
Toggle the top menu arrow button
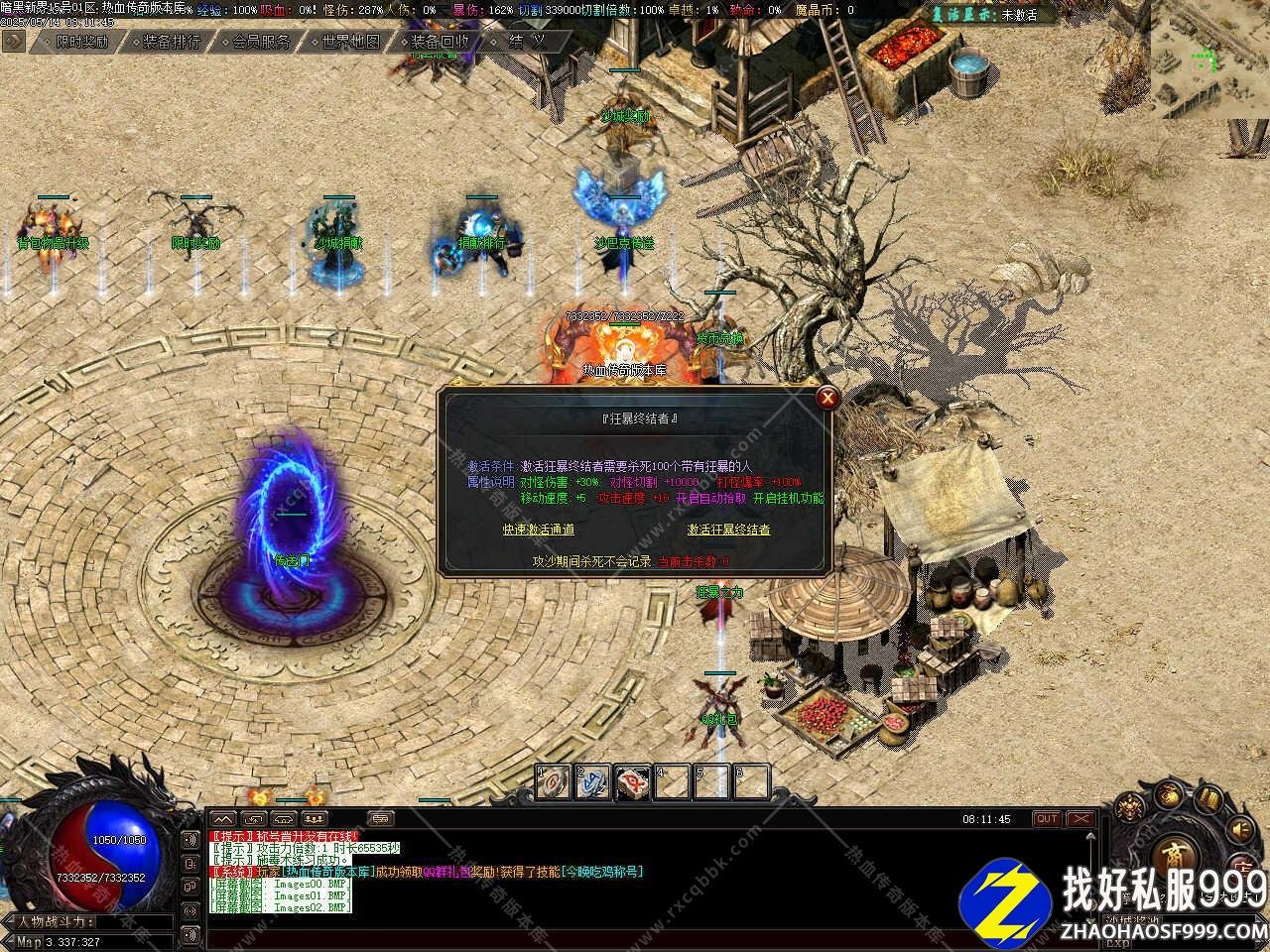tap(13, 41)
